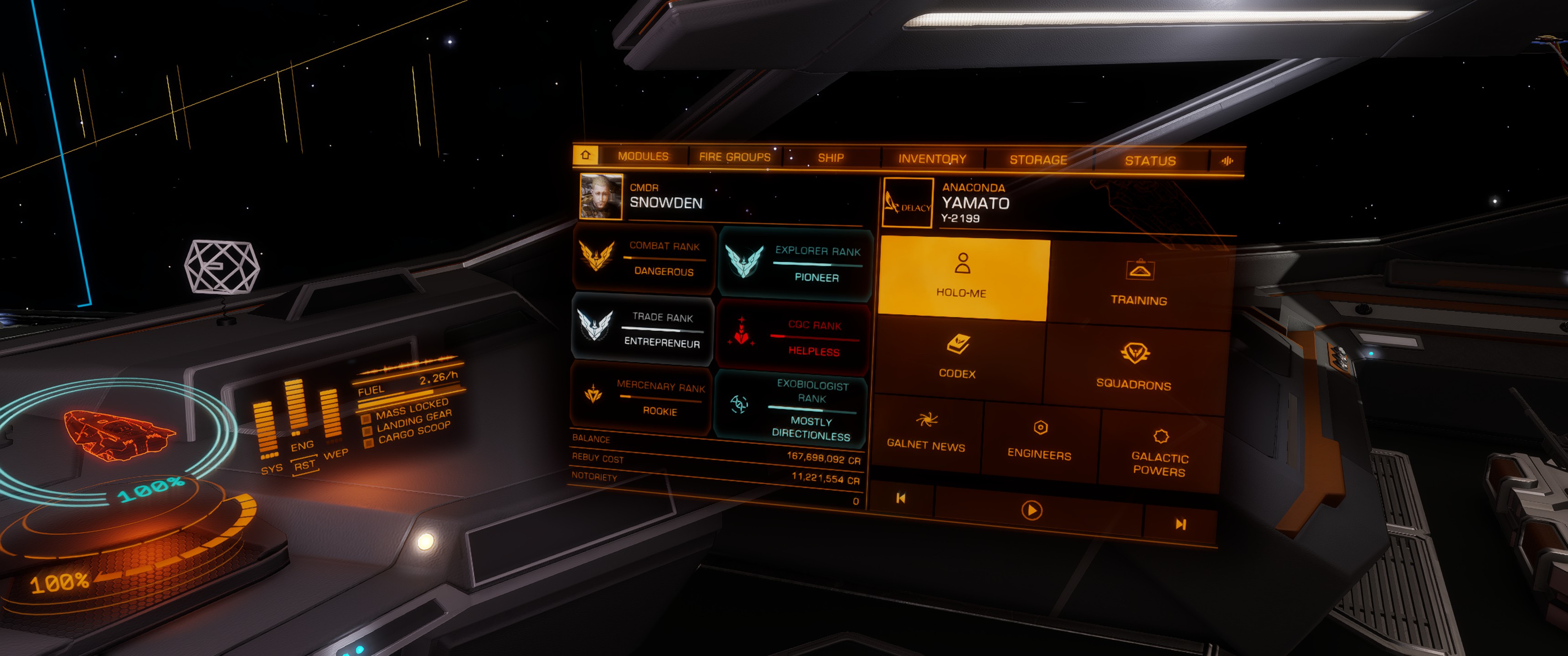Select the Storage tab

tap(1038, 160)
